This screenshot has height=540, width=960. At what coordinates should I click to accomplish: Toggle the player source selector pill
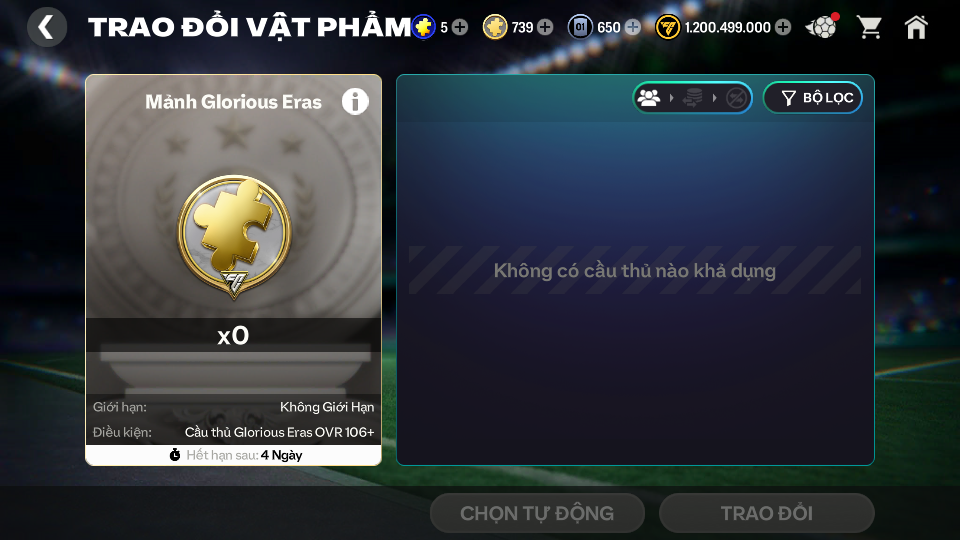pos(692,98)
